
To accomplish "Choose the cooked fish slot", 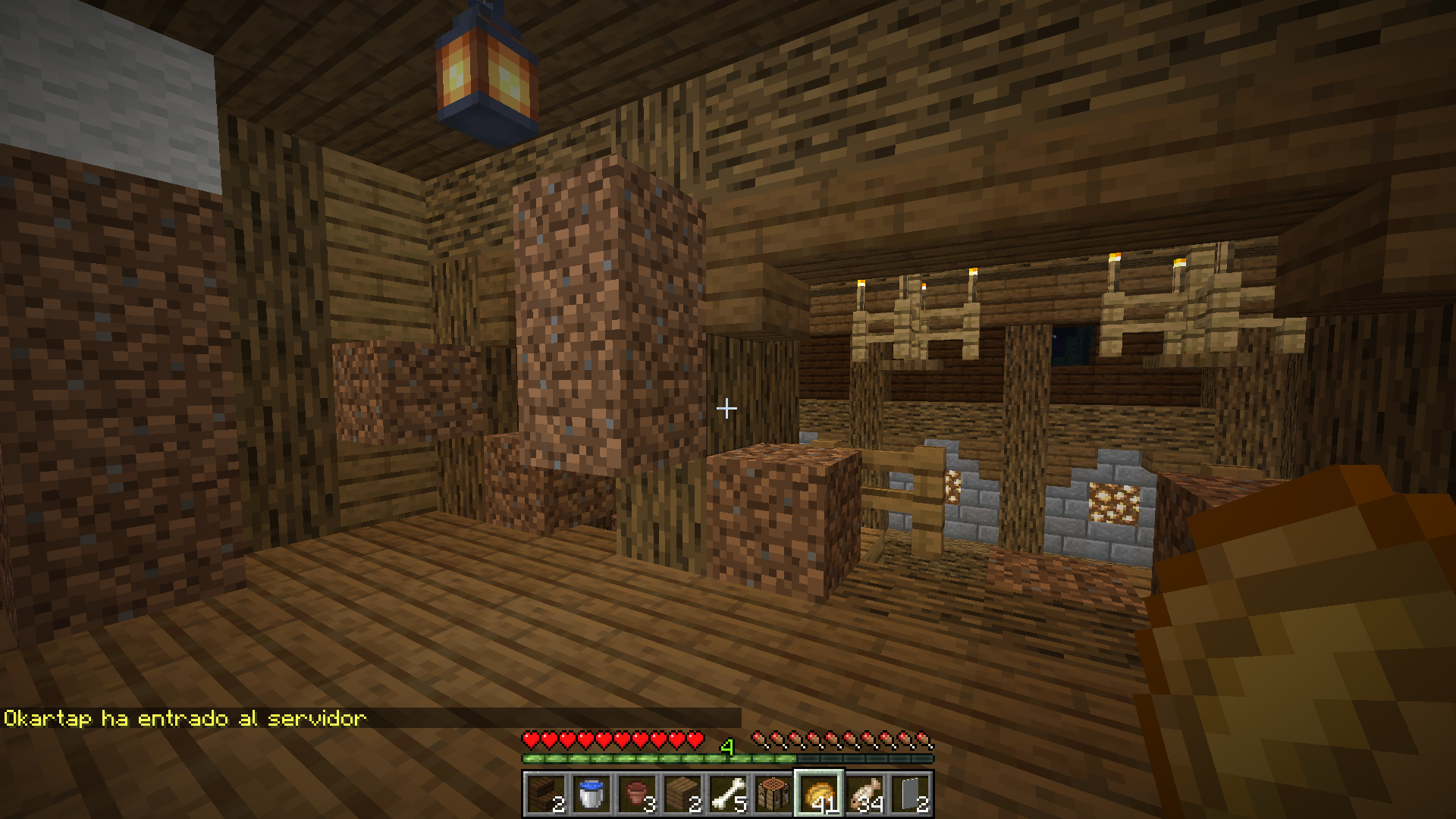I will click(864, 794).
